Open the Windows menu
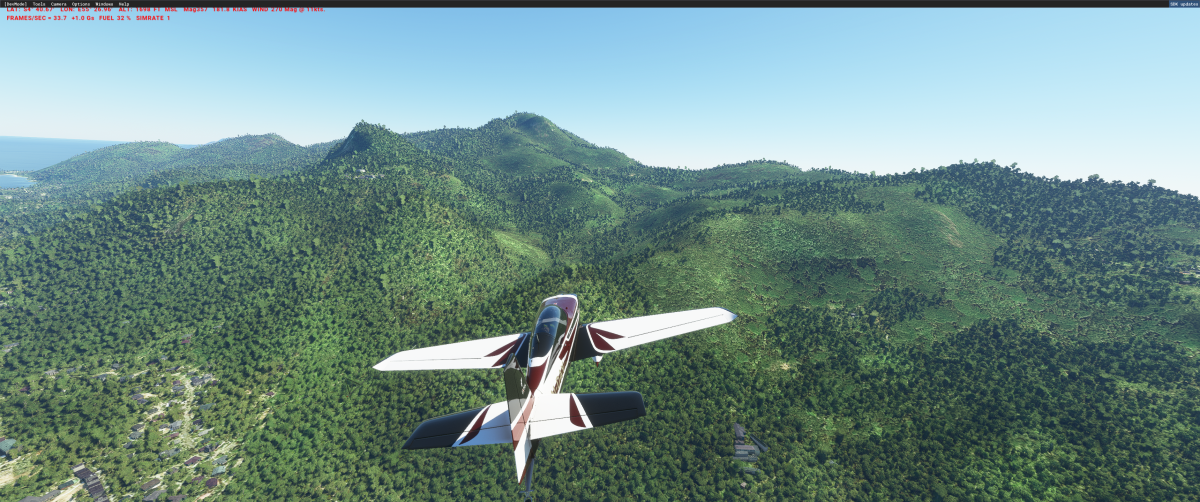Viewport: 1200px width, 502px height. pyautogui.click(x=104, y=4)
